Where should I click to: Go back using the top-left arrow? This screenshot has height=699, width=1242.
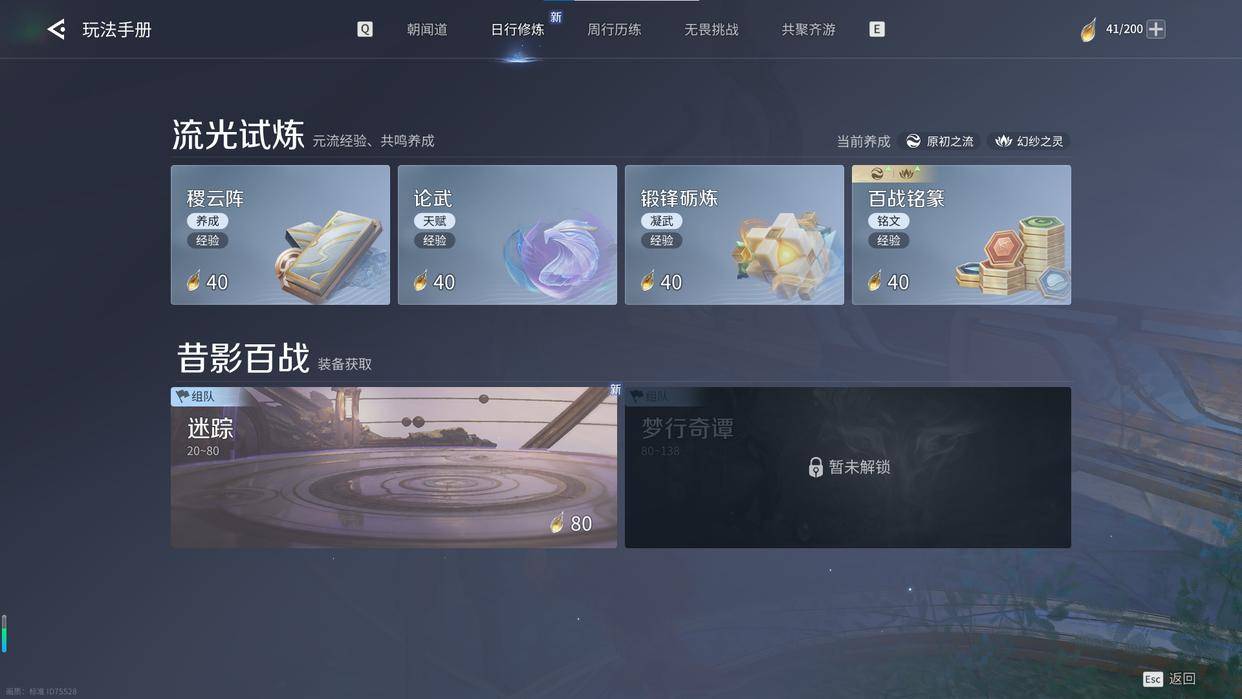57,30
